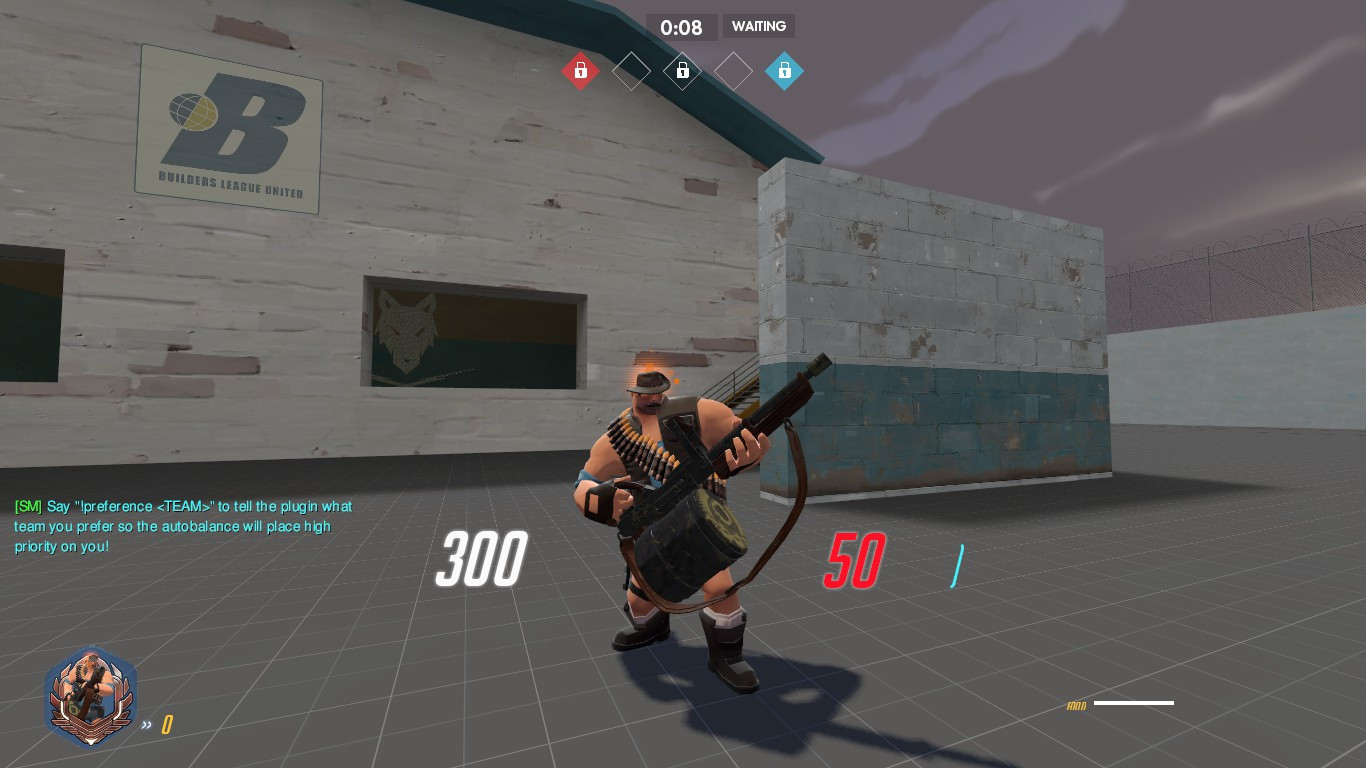
Task: Toggle the empty diamond left of the center point
Action: pos(632,70)
